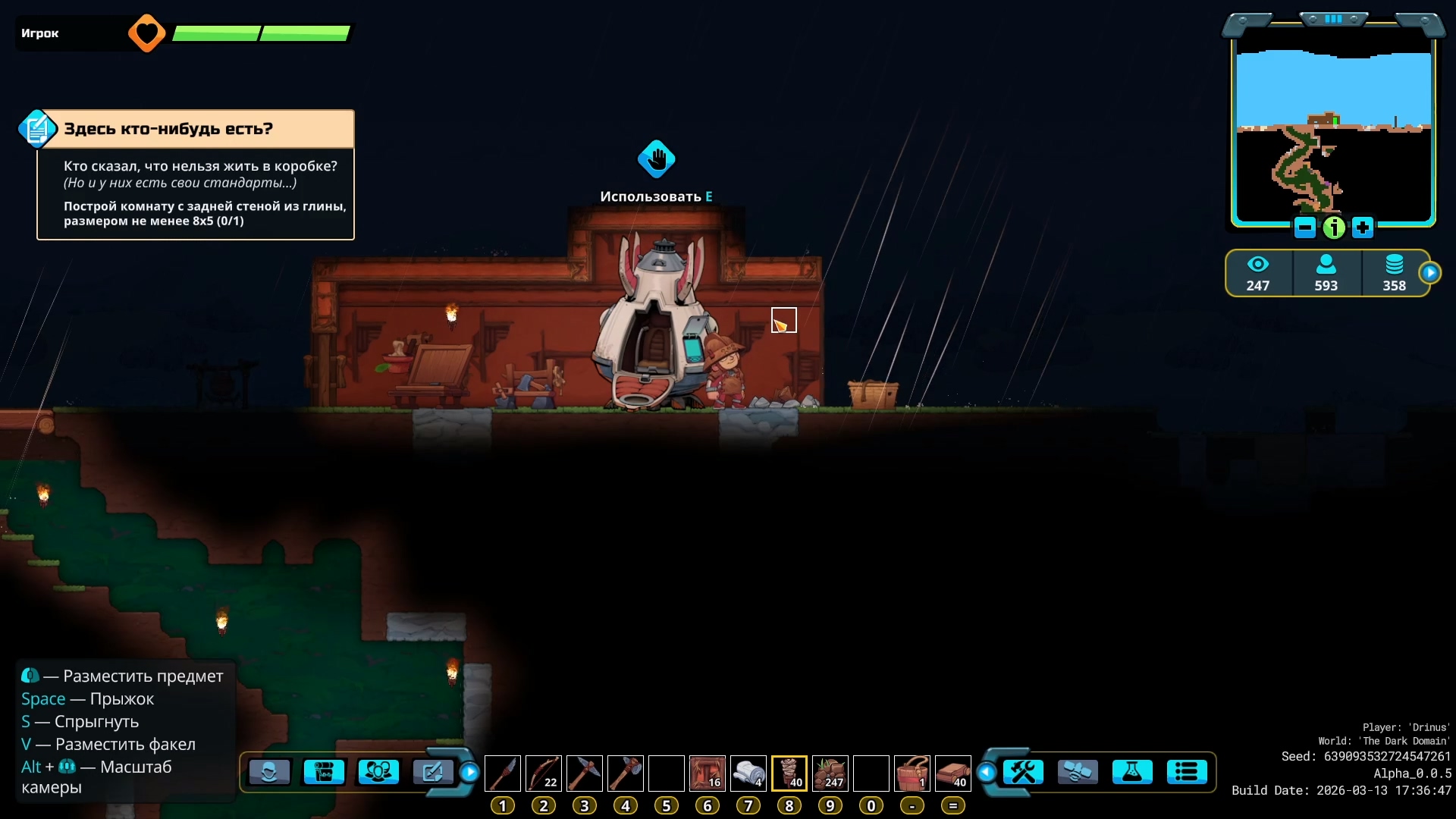Open the note and pencil journal button

coord(432,773)
